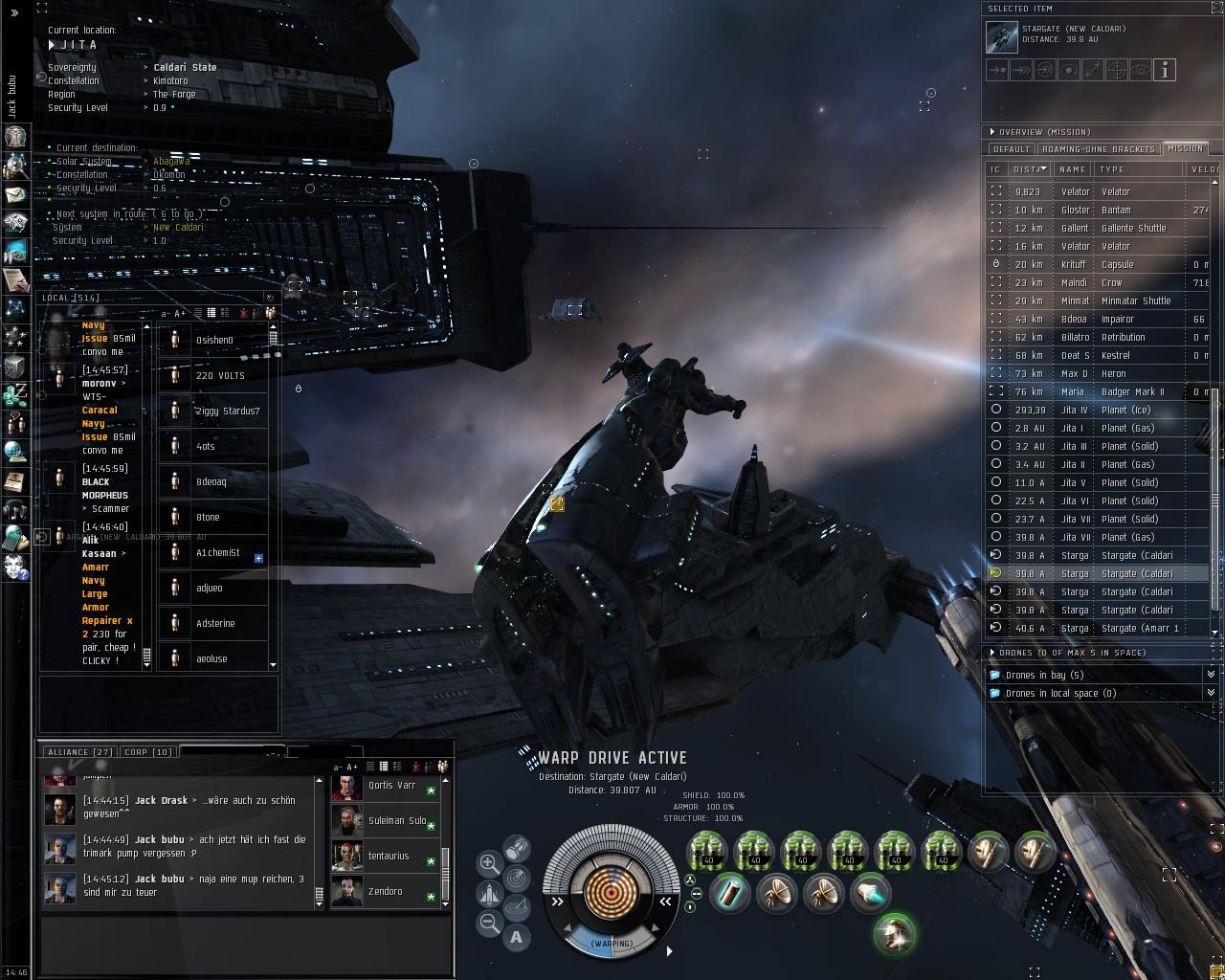Switch to the Default overview tab
The width and height of the screenshot is (1225, 980).
tap(1011, 149)
